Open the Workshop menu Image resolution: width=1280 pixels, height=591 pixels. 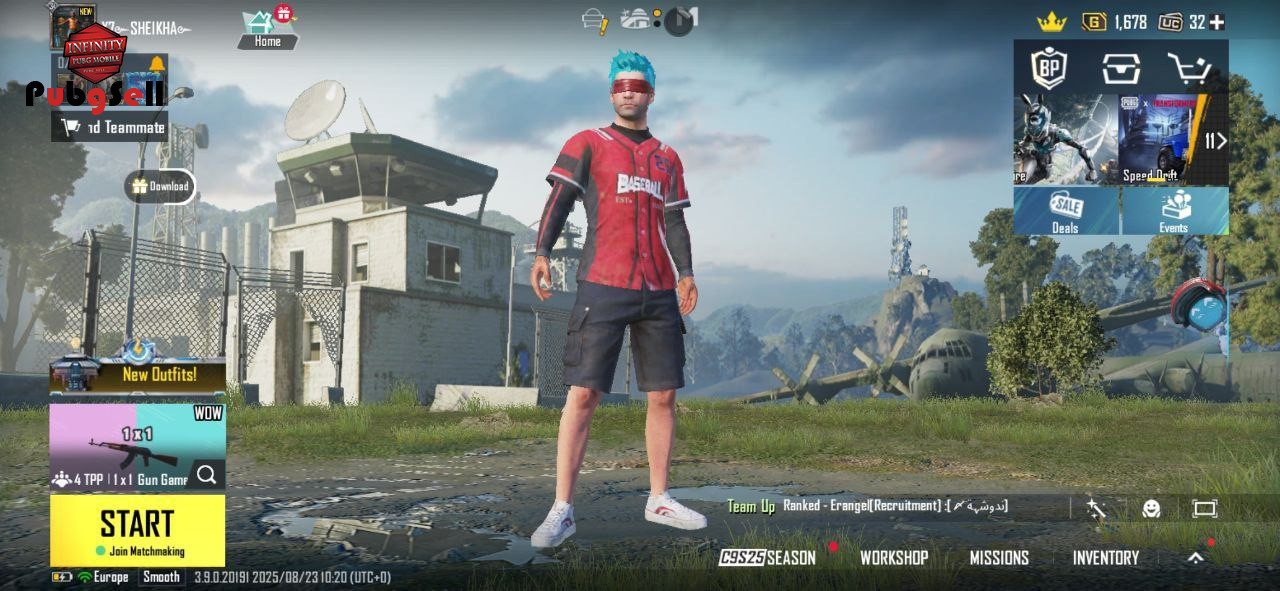coord(893,558)
